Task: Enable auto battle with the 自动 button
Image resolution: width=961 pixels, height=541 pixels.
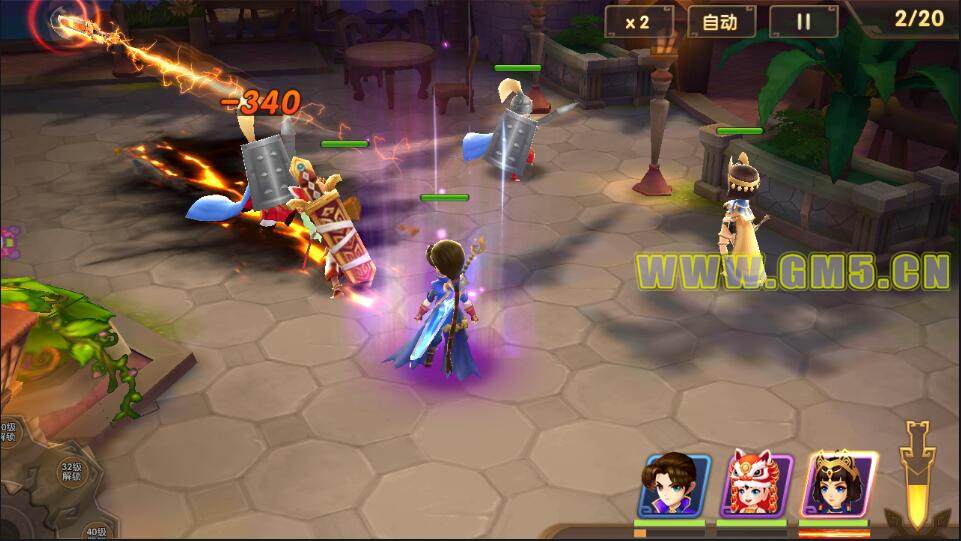Action: pyautogui.click(x=720, y=22)
